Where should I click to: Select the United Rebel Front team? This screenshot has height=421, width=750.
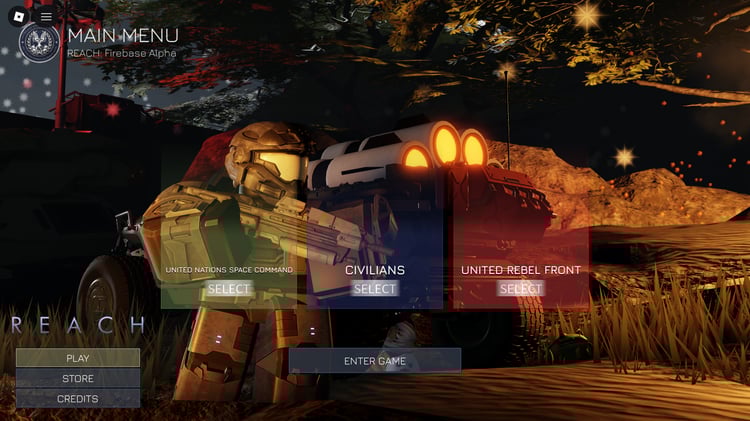pos(520,289)
